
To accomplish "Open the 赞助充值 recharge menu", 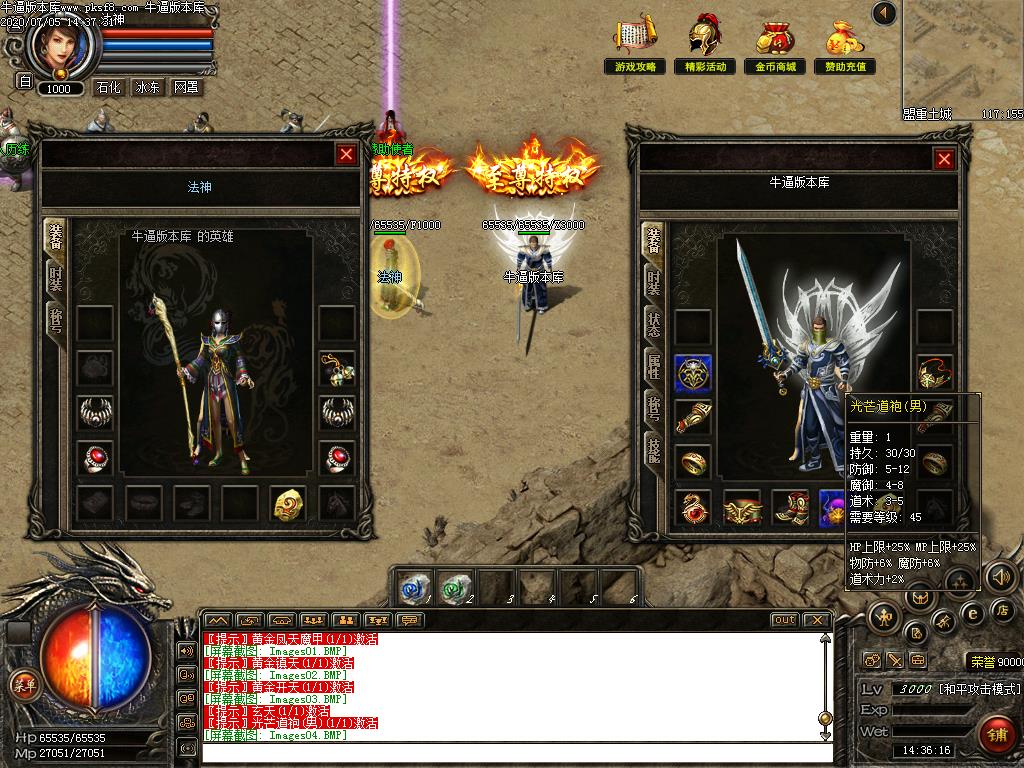I will tap(845, 45).
